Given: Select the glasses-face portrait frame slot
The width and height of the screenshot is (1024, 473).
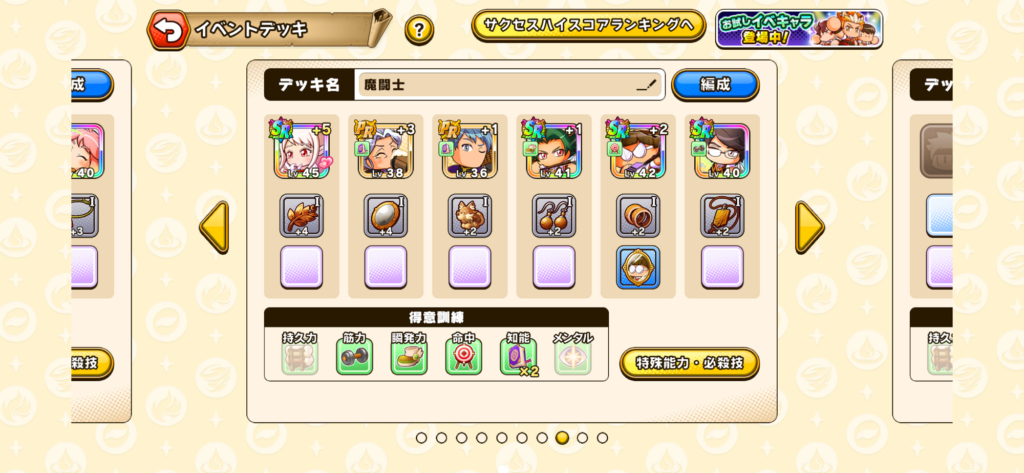Looking at the screenshot, I should pyautogui.click(x=638, y=267).
